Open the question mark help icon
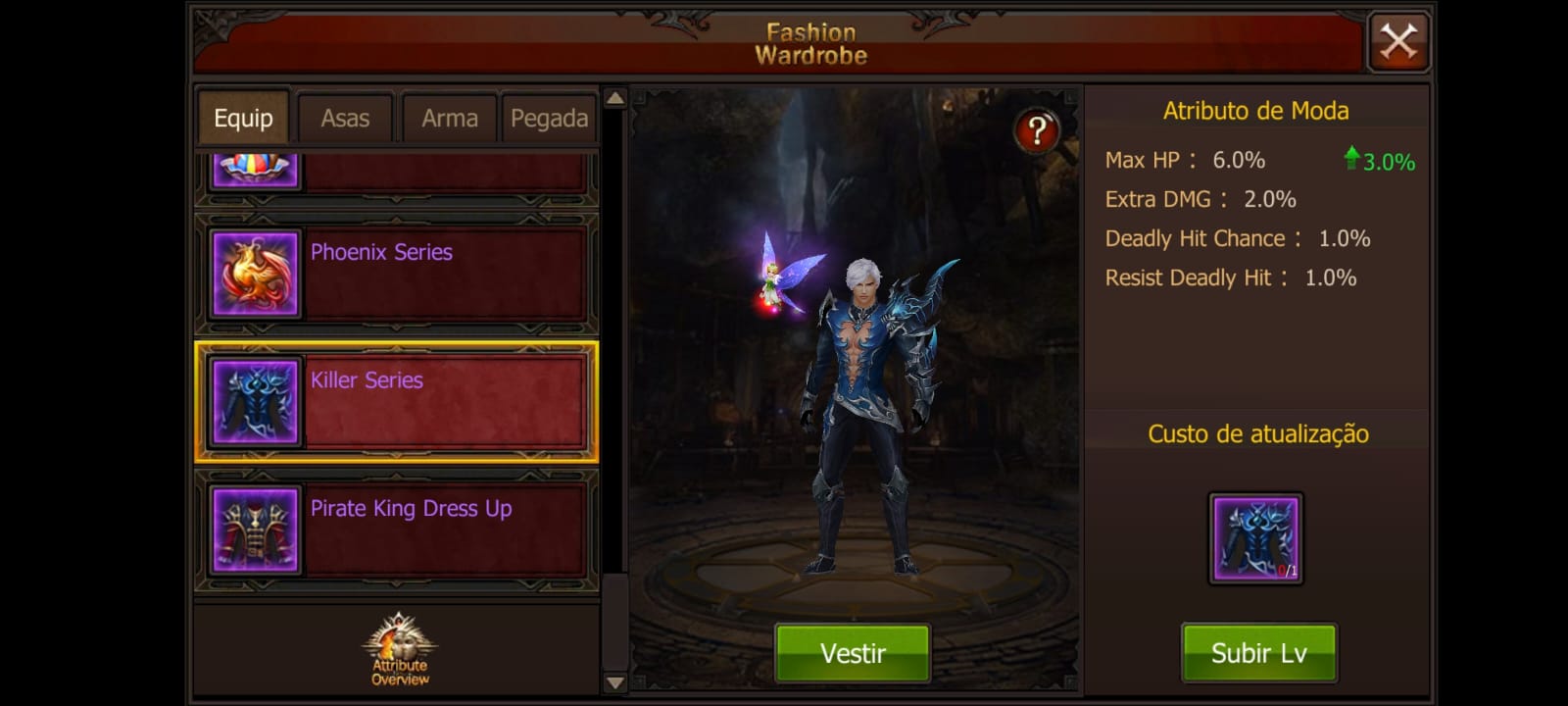 [1036, 130]
